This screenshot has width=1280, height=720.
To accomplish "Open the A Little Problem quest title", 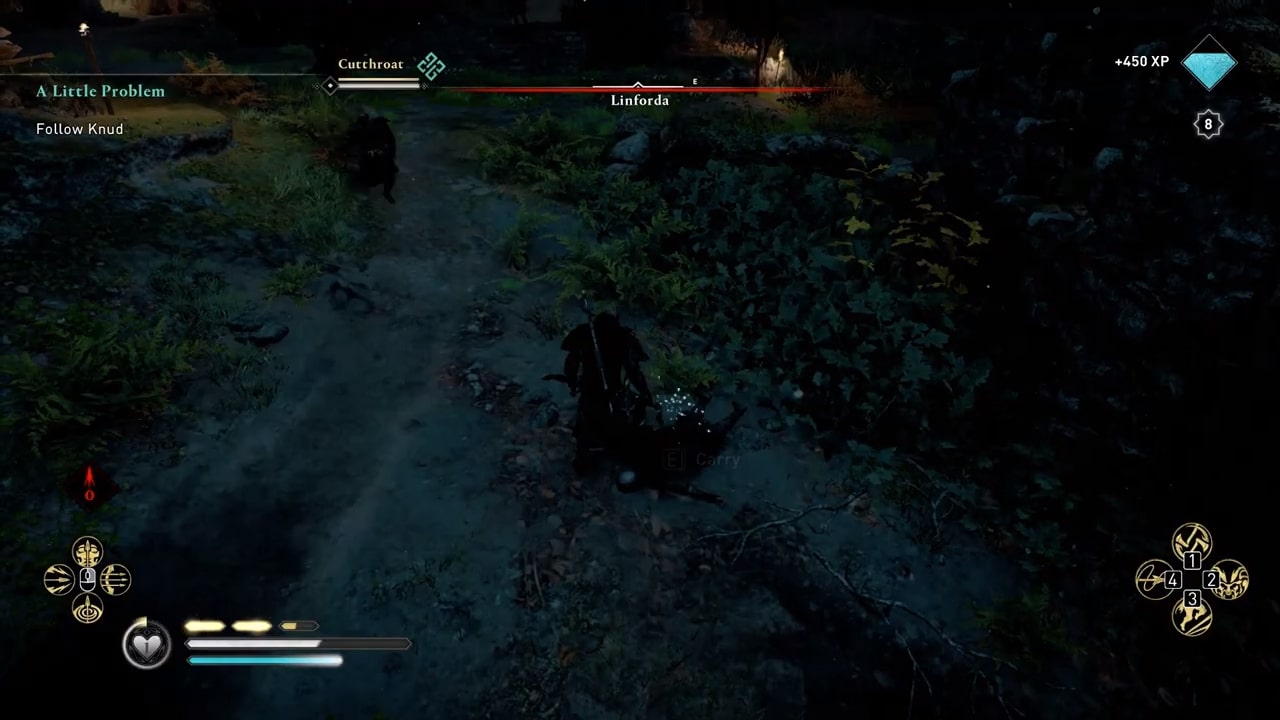I will pyautogui.click(x=100, y=91).
